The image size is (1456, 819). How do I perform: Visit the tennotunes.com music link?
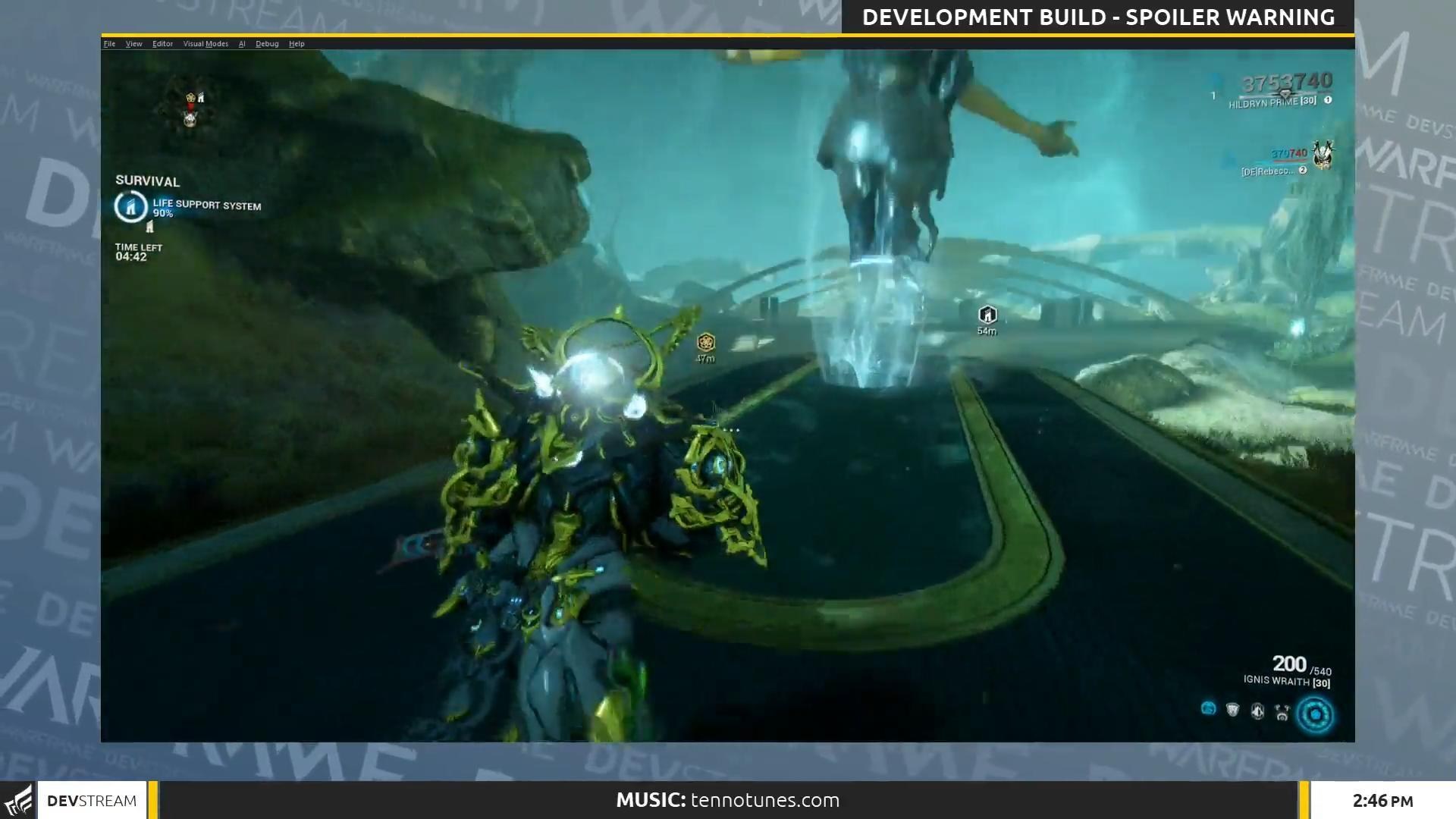click(764, 800)
